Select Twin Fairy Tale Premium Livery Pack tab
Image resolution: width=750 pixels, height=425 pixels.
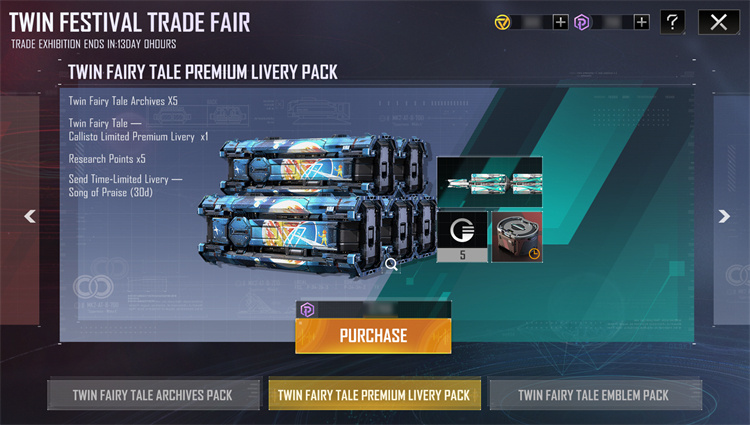(375, 395)
